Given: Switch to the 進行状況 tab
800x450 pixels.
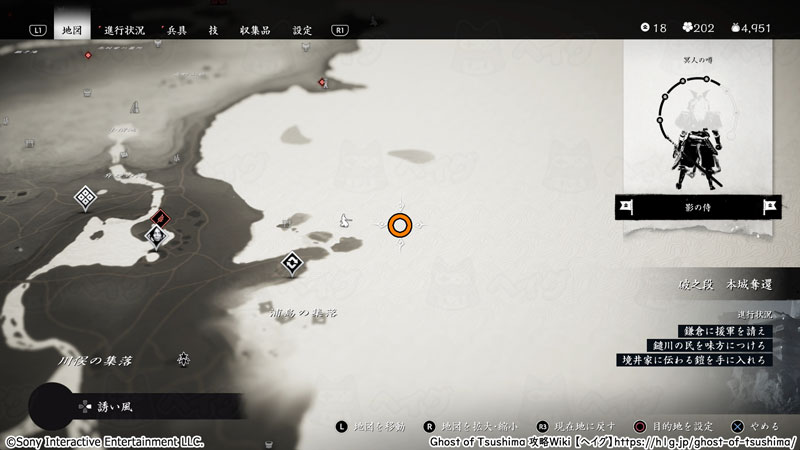Looking at the screenshot, I should pyautogui.click(x=124, y=30).
